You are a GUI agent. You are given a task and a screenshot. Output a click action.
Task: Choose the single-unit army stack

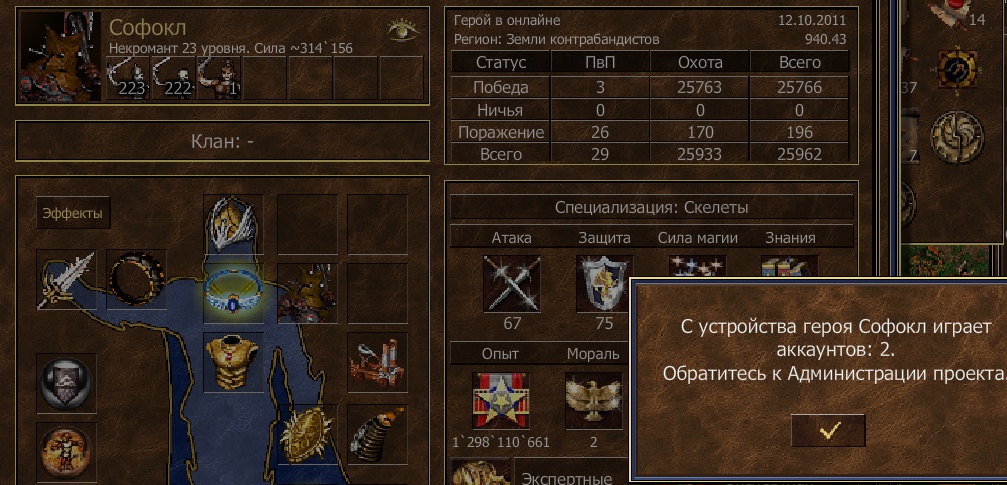[x=218, y=78]
